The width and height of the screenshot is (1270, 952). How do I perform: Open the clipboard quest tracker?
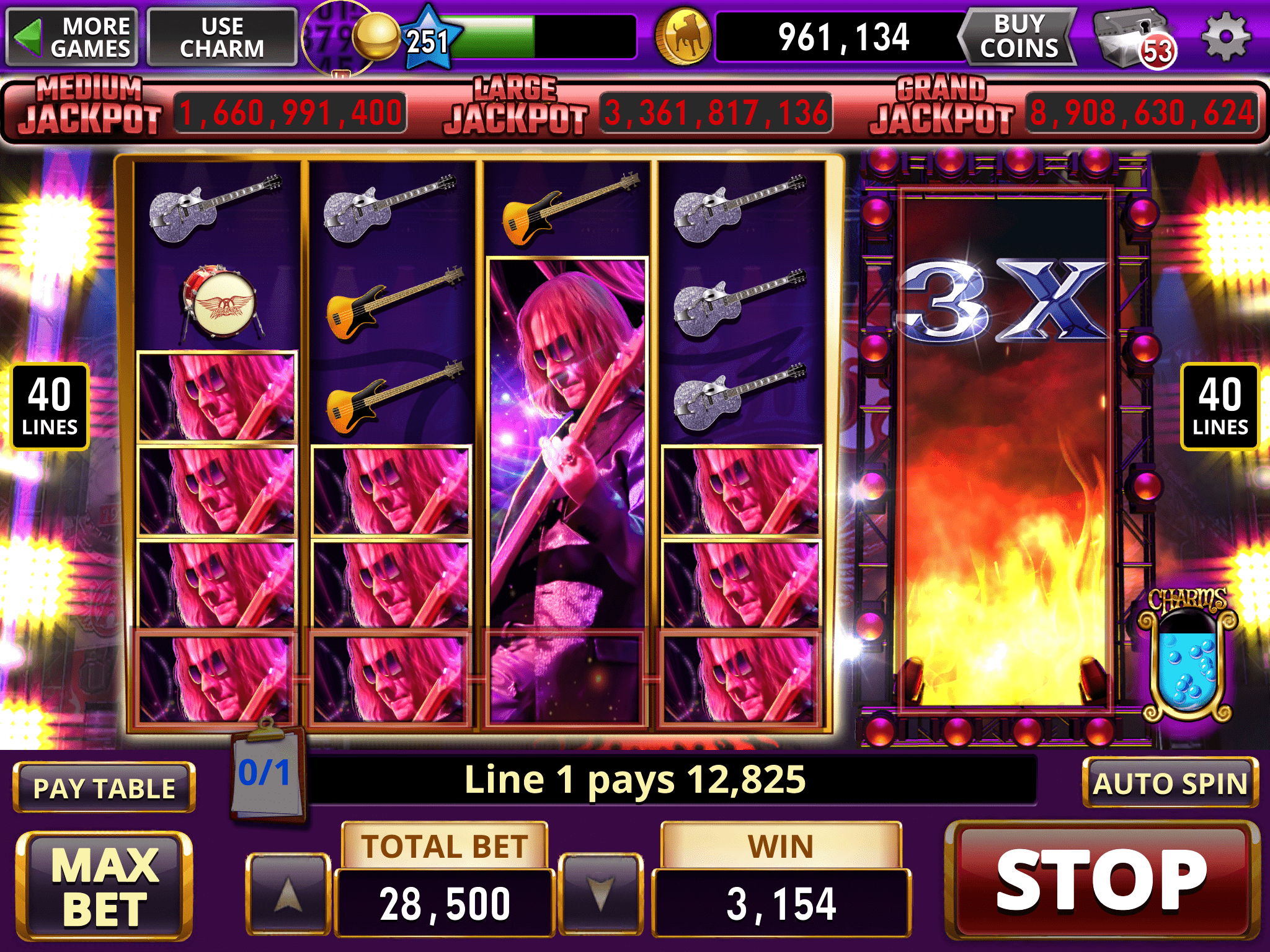pos(267,775)
